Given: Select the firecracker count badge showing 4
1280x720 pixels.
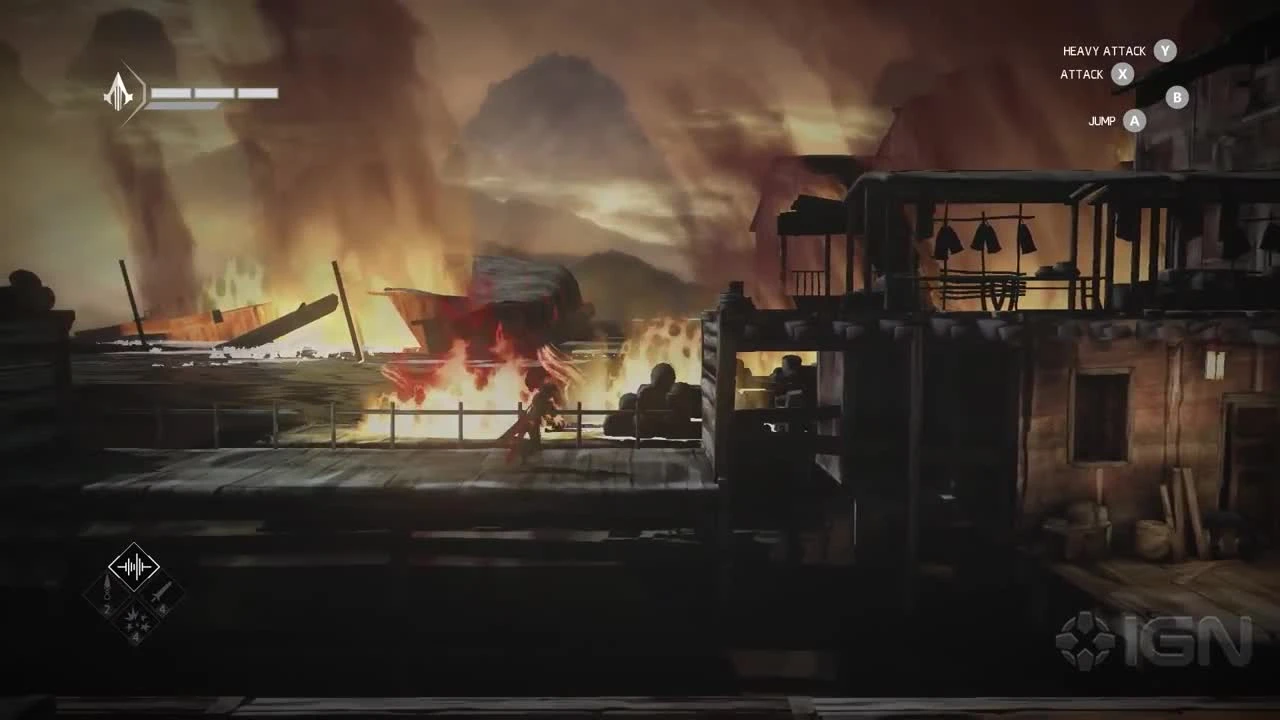Looking at the screenshot, I should click(x=136, y=636).
